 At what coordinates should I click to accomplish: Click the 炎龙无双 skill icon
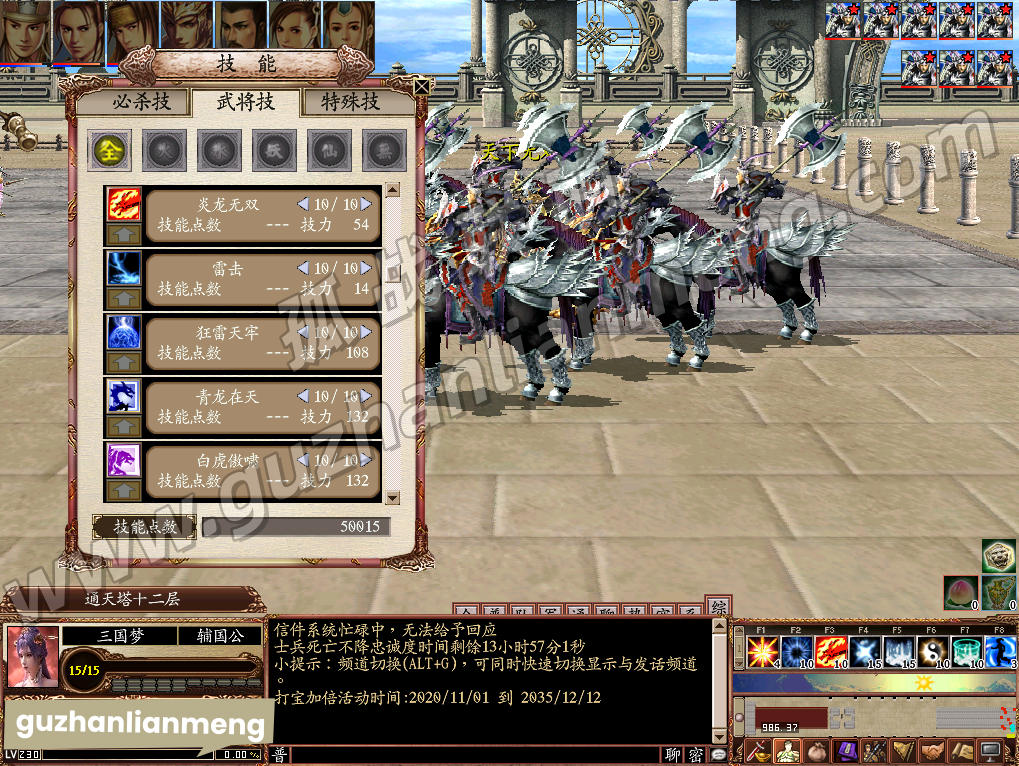[124, 204]
